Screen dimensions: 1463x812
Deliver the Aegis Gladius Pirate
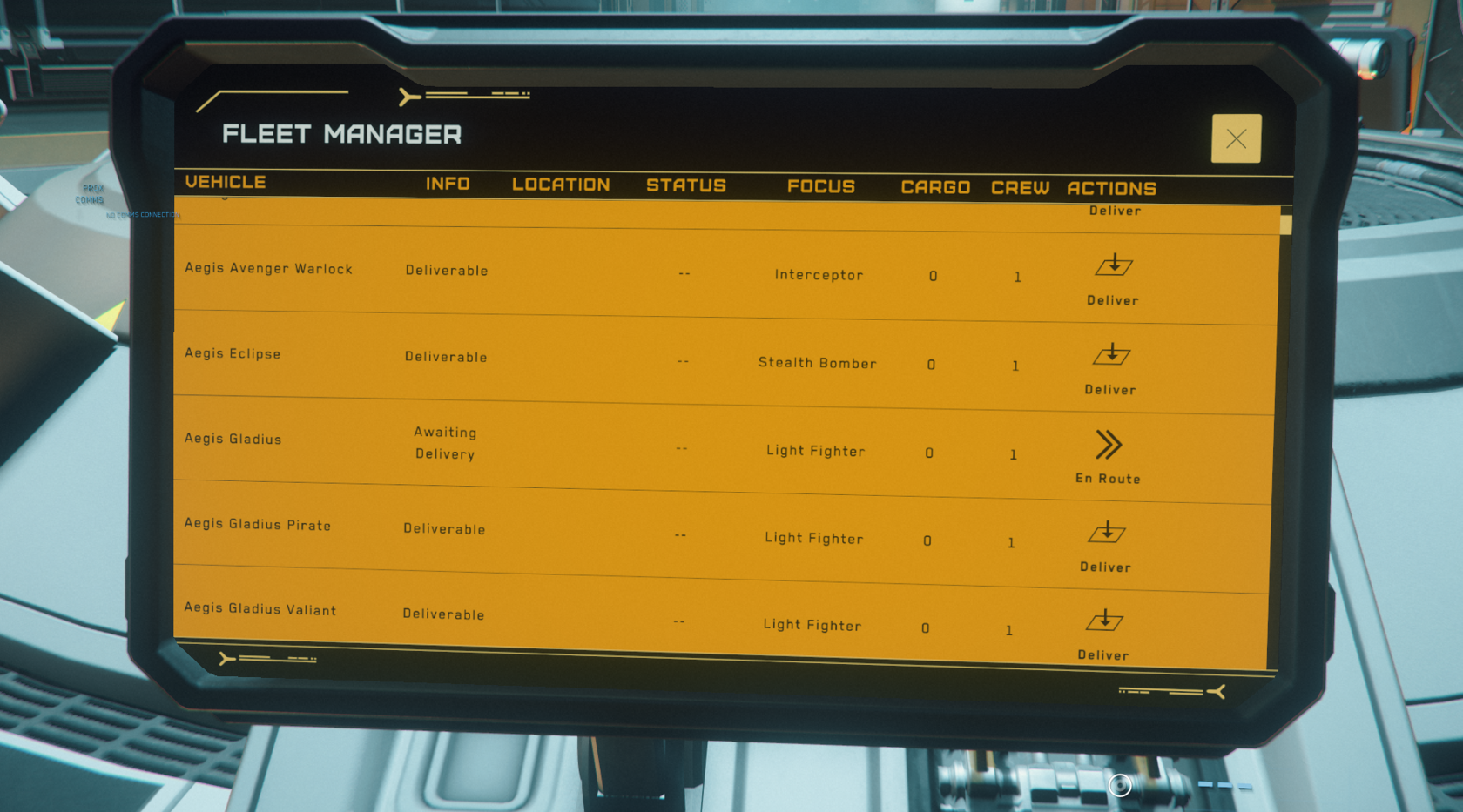(x=1107, y=534)
